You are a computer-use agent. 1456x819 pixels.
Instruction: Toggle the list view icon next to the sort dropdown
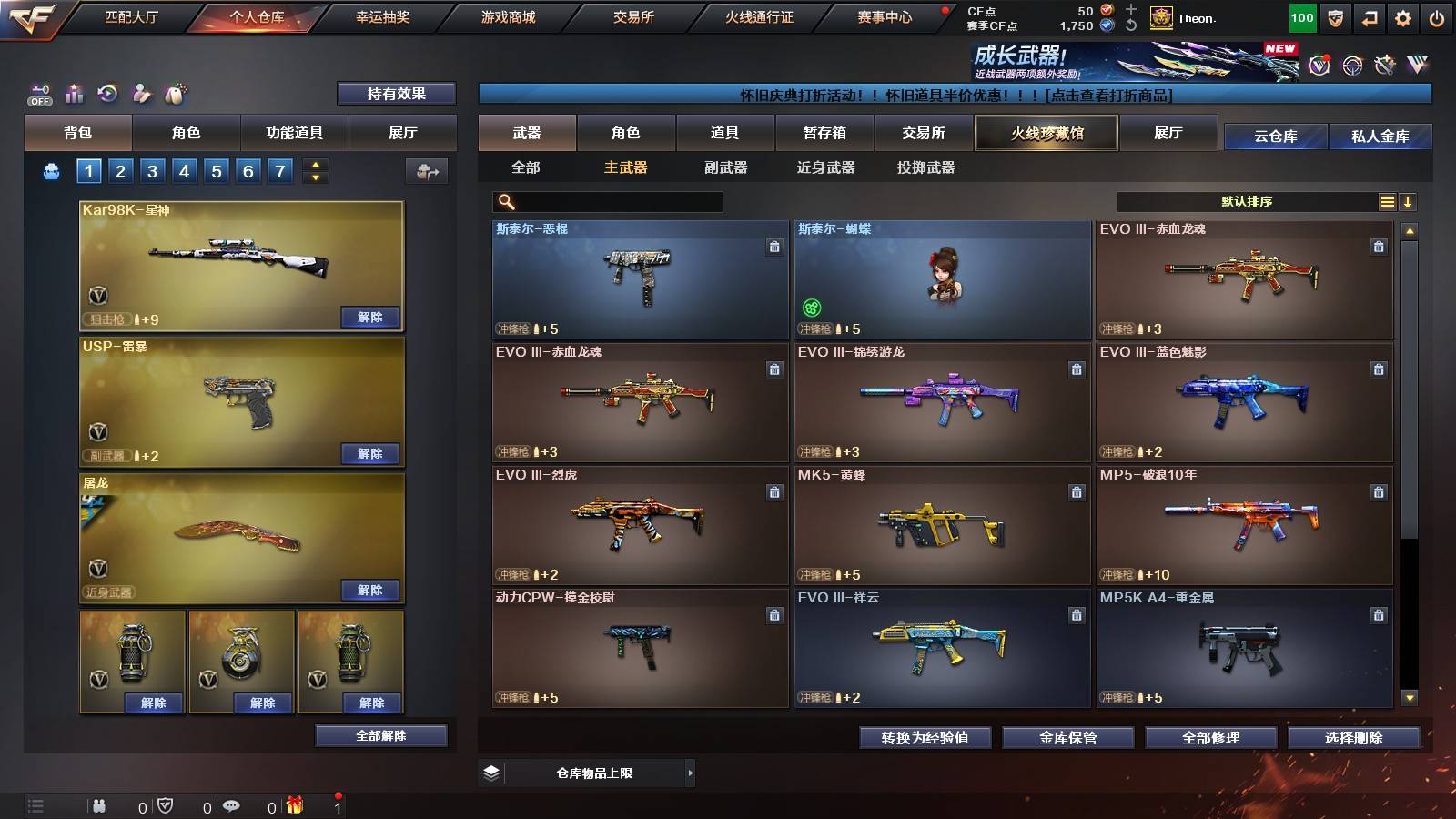pyautogui.click(x=1387, y=202)
